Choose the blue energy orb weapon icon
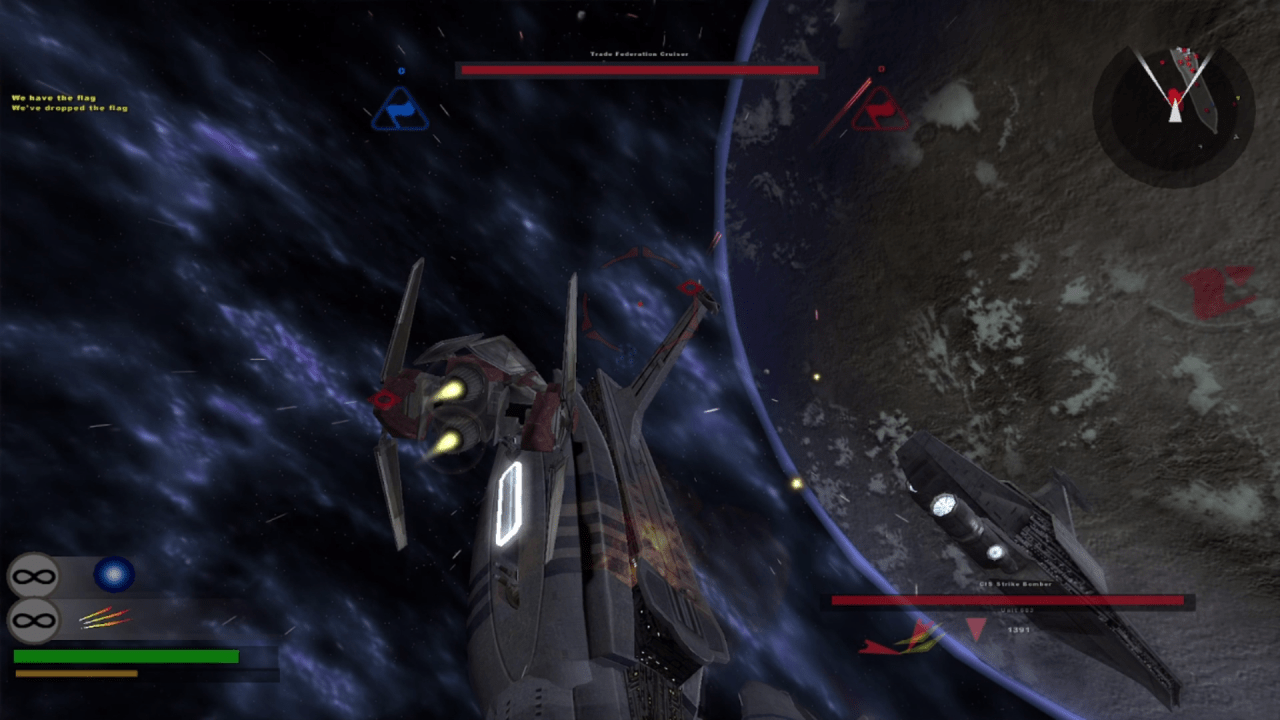1280x720 pixels. (114, 574)
